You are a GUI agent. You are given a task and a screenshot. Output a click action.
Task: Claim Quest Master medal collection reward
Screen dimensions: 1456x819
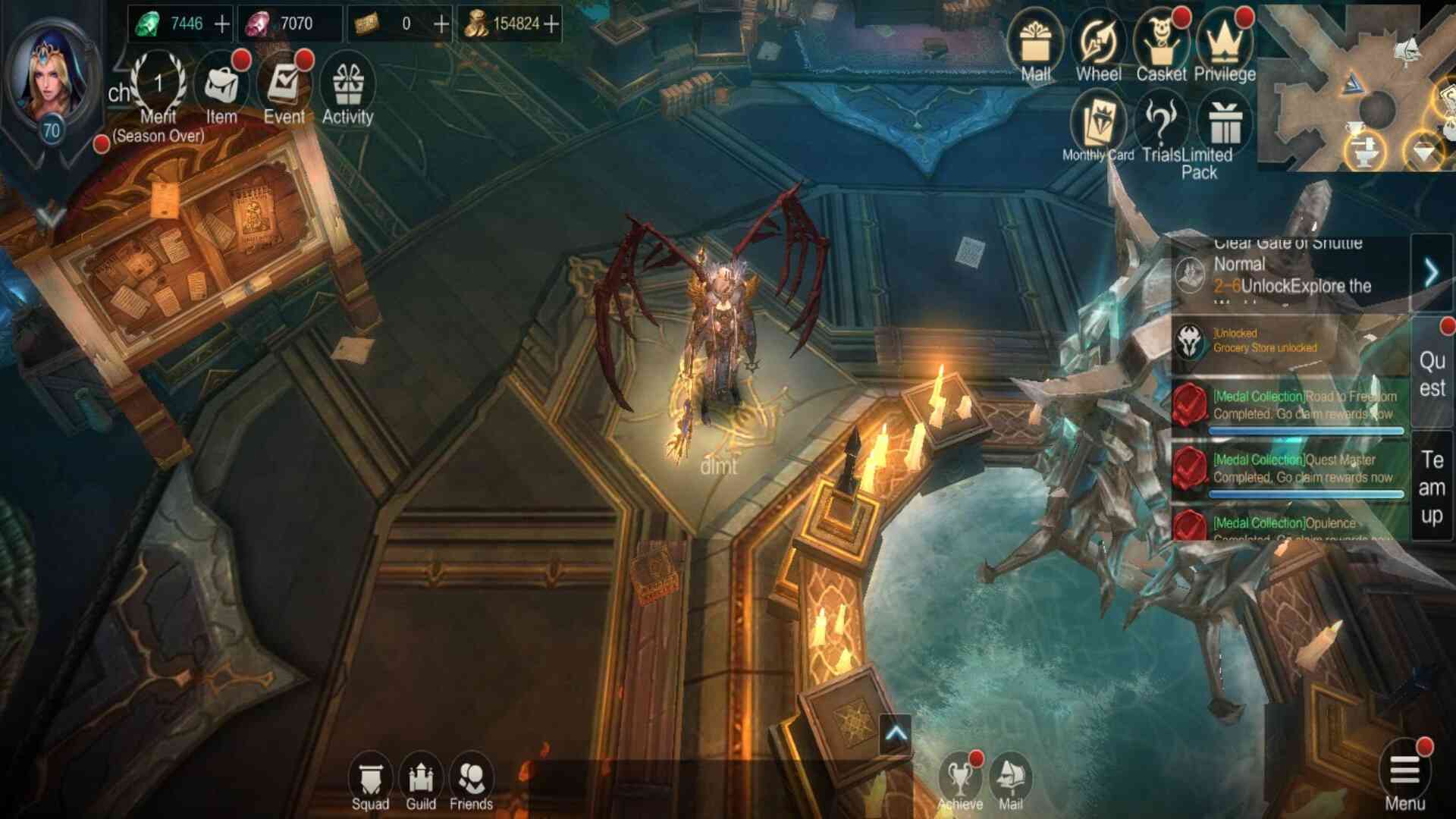1289,469
